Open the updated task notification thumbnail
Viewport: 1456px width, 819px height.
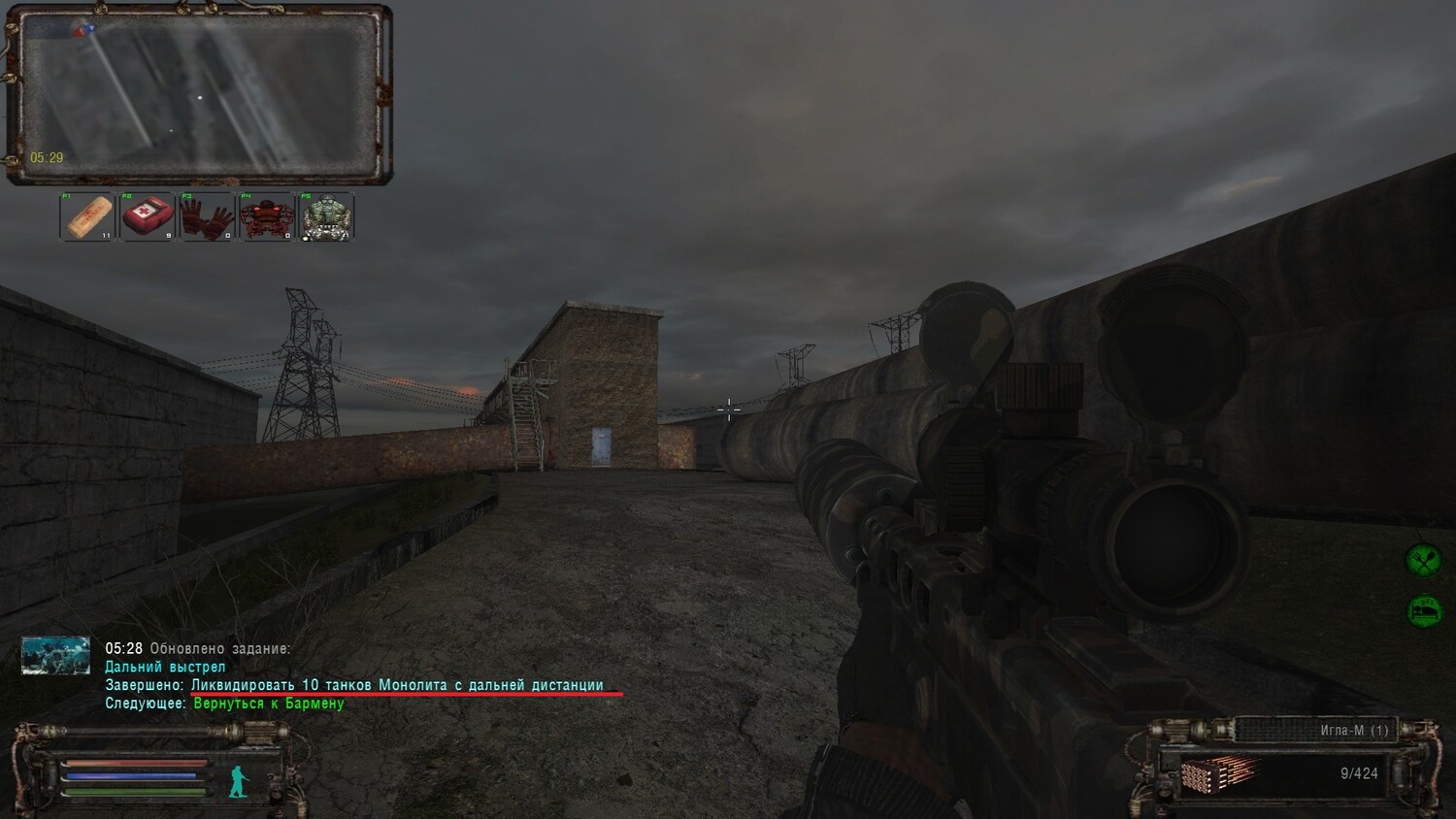tap(55, 655)
